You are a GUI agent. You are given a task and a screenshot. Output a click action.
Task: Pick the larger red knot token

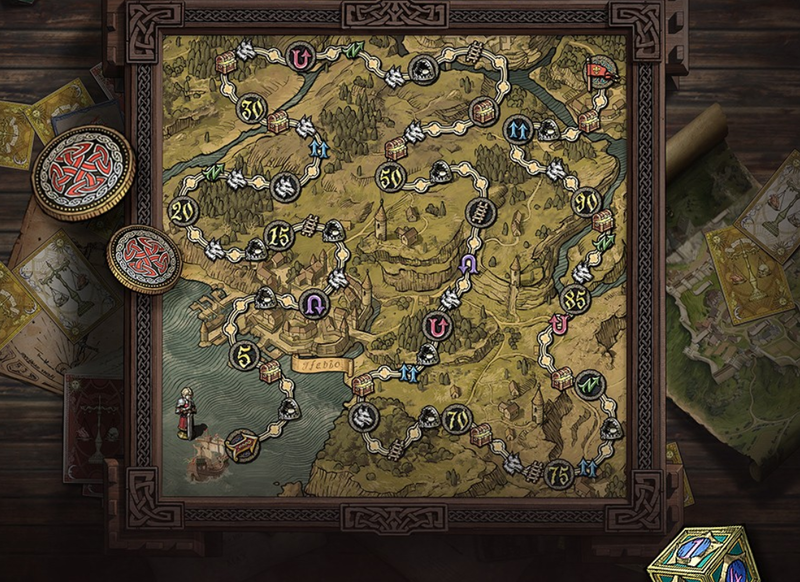click(x=83, y=172)
